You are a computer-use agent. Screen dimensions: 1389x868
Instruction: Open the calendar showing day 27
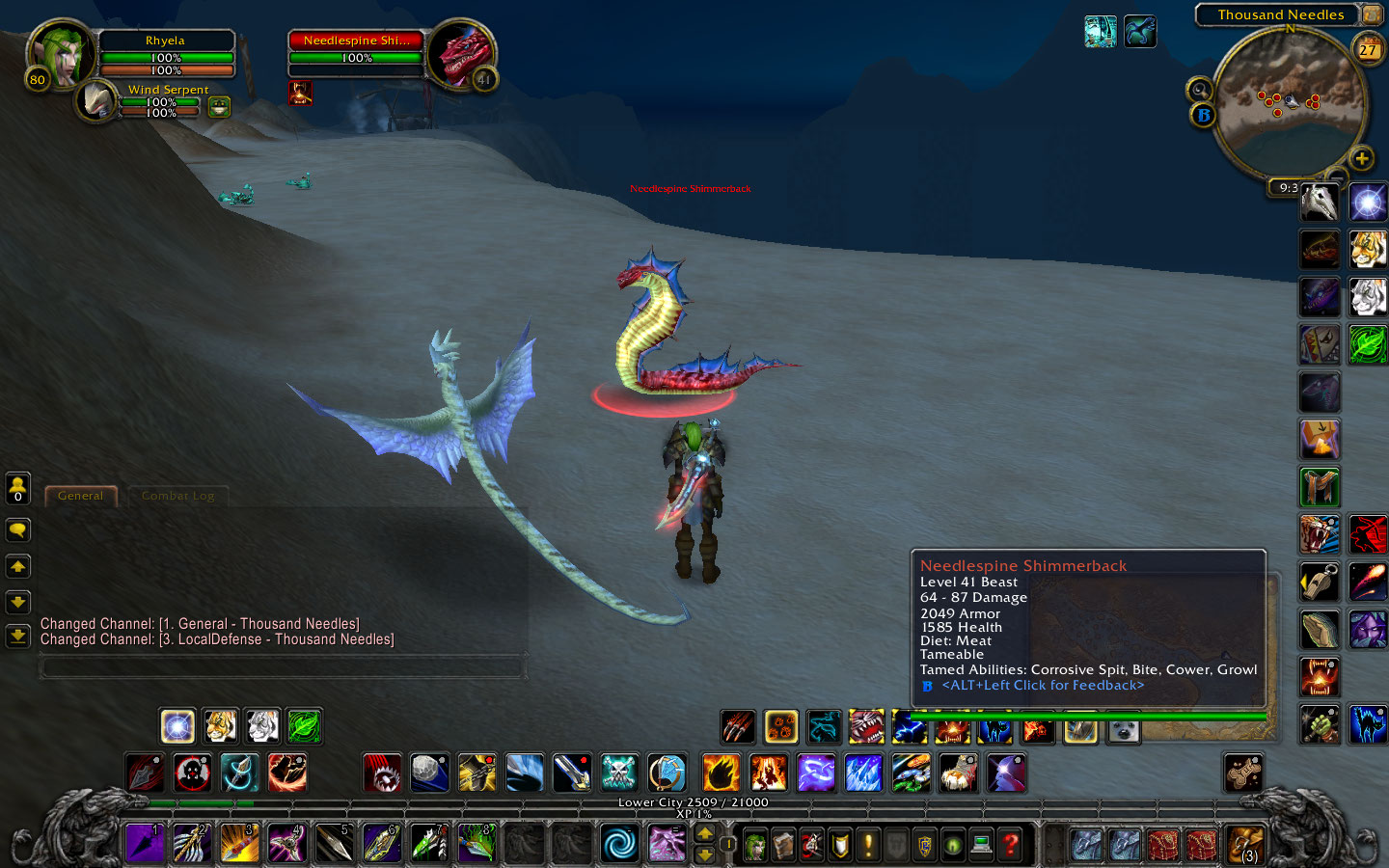[1368, 49]
